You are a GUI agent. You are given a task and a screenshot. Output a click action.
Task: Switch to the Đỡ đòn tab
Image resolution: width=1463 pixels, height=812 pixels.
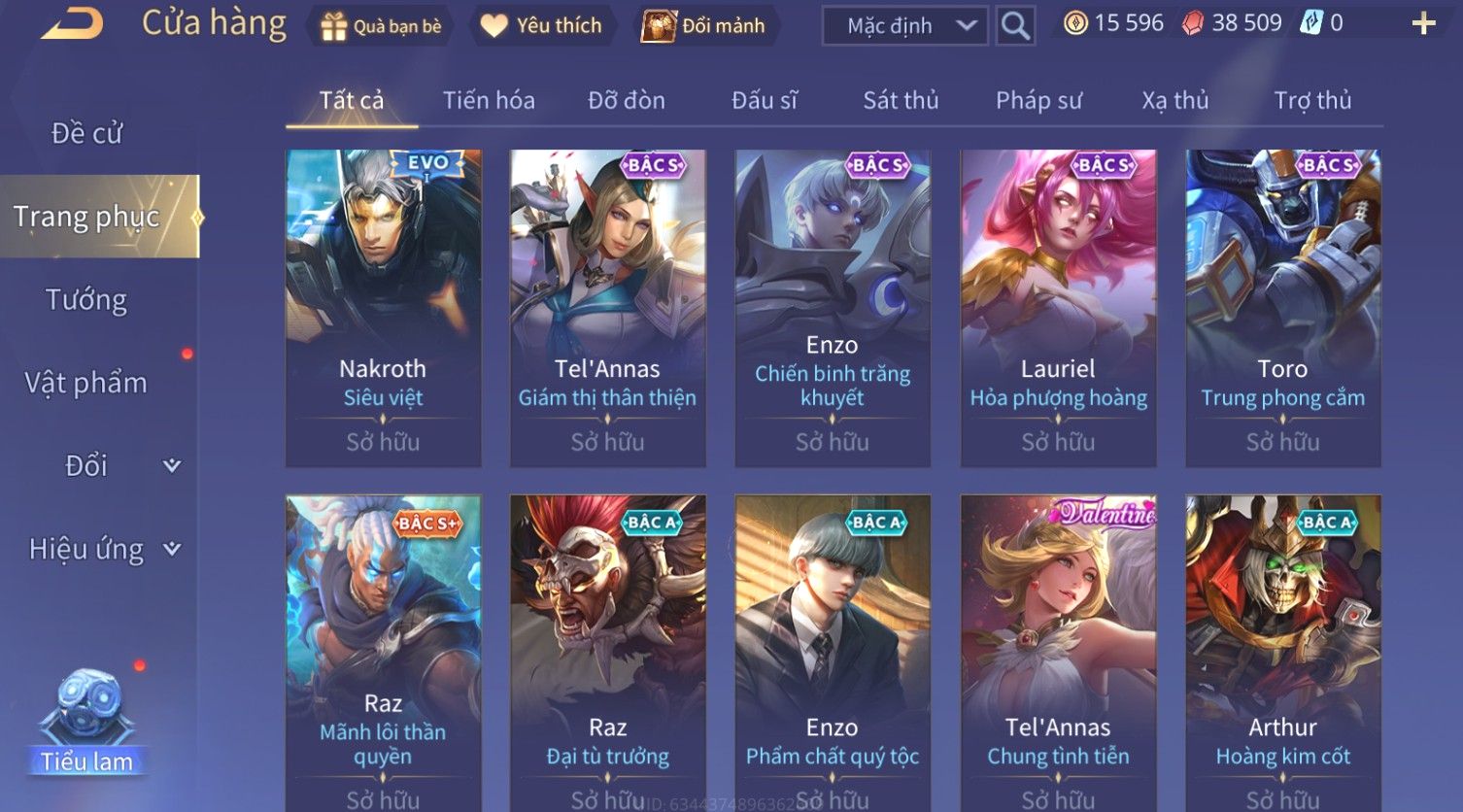(627, 100)
